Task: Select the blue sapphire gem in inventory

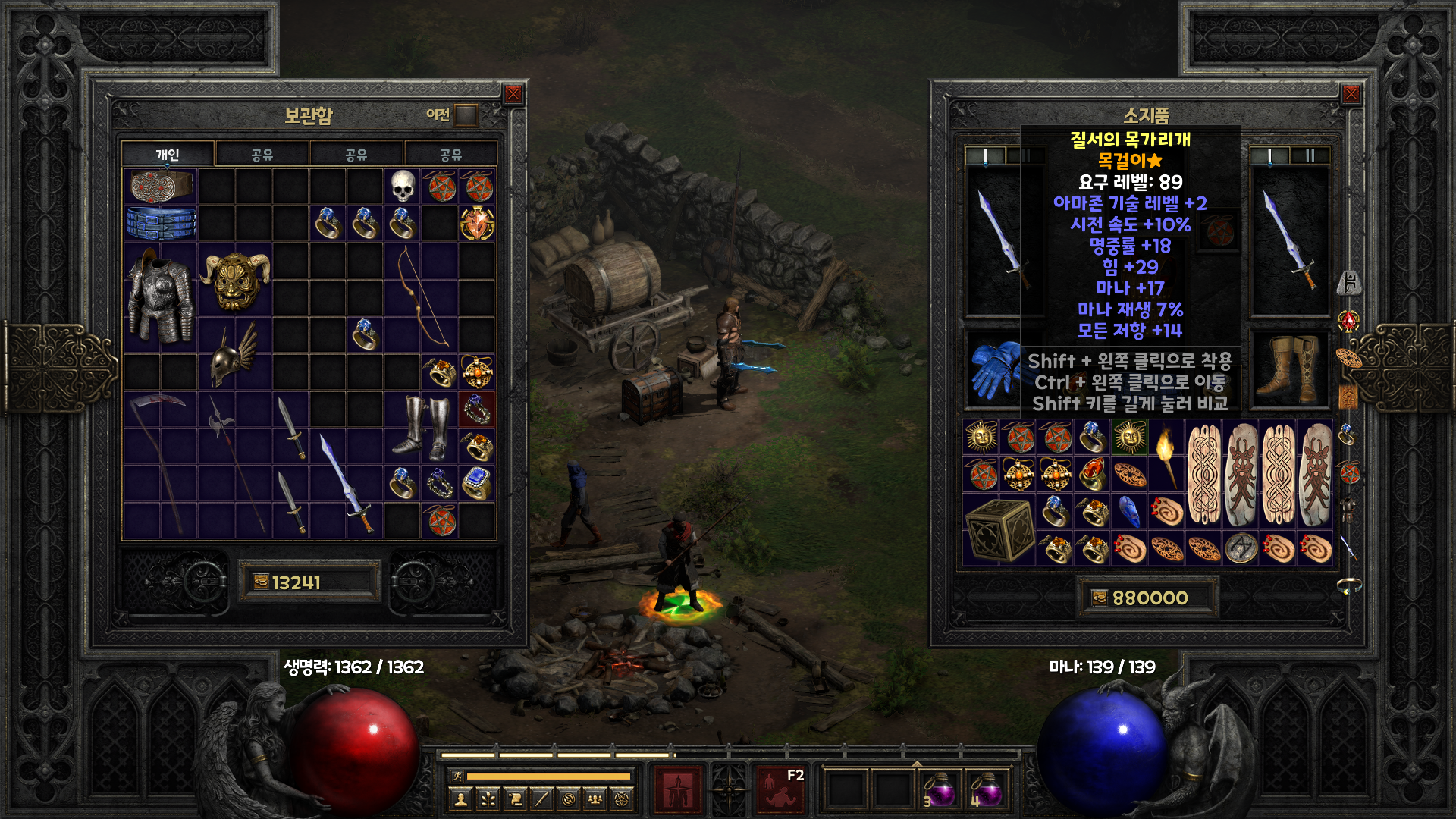Action: (1129, 511)
